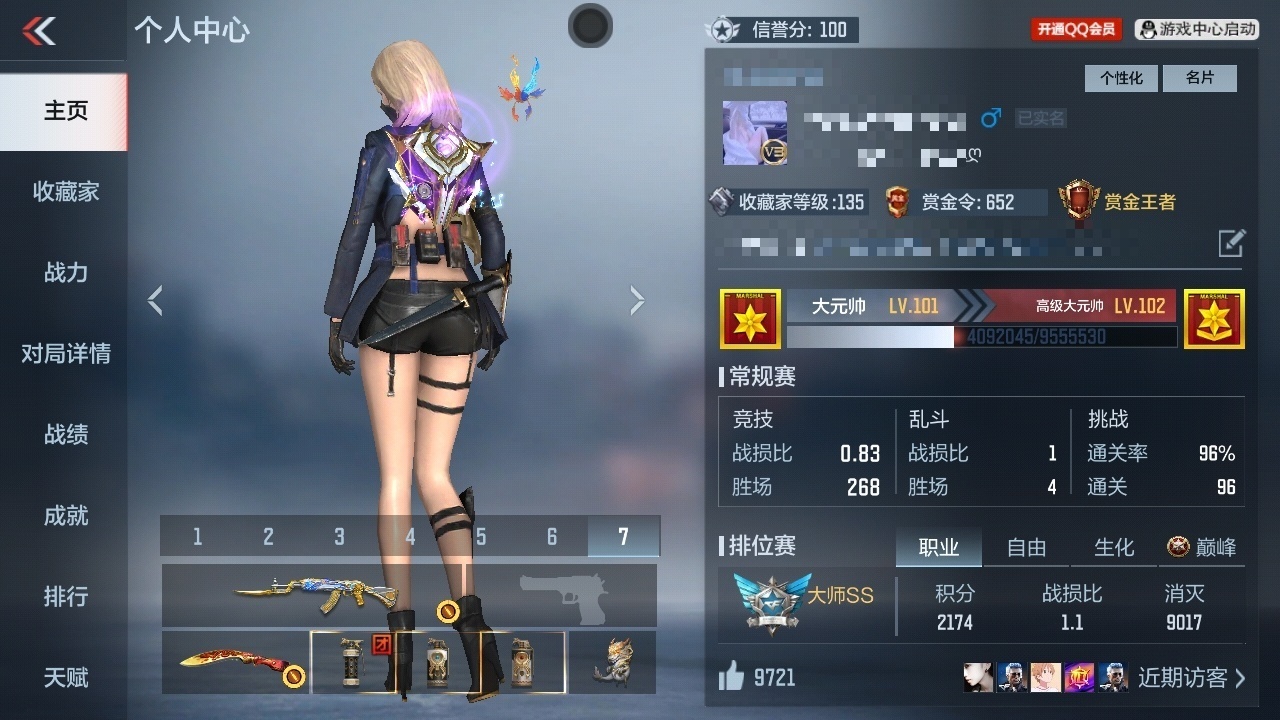Show the 战绩 record page
This screenshot has width=1280, height=720.
point(65,434)
